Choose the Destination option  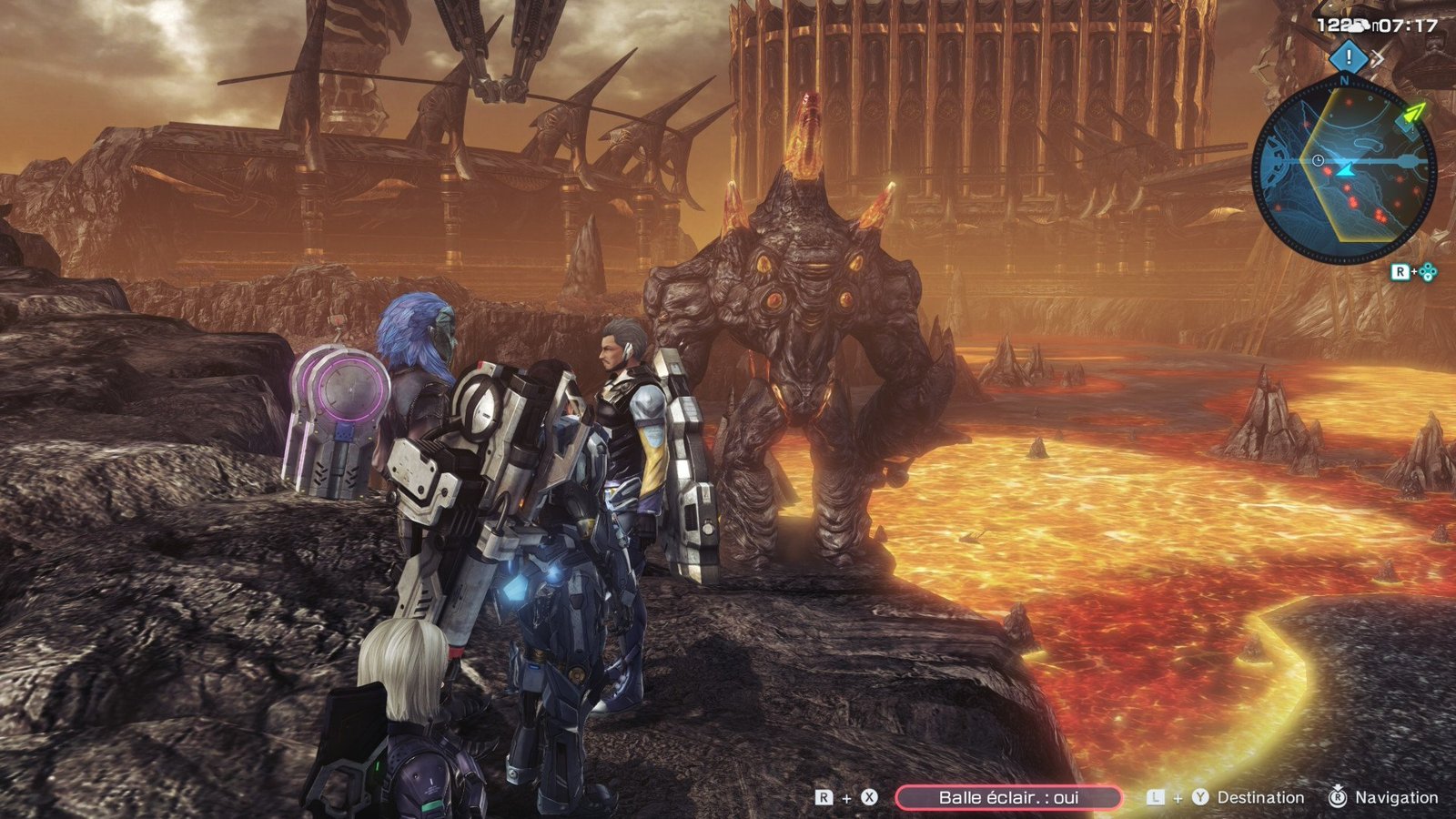point(1259,798)
